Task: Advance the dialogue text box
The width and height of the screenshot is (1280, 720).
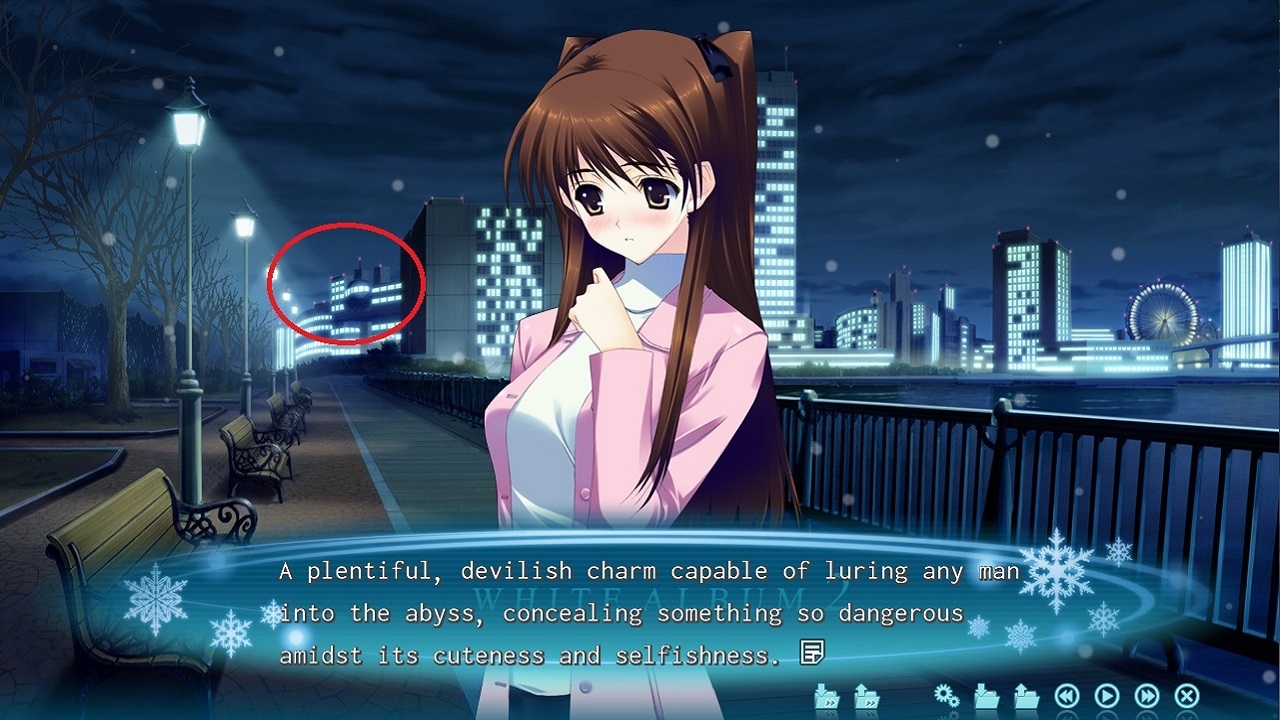Action: [640, 612]
